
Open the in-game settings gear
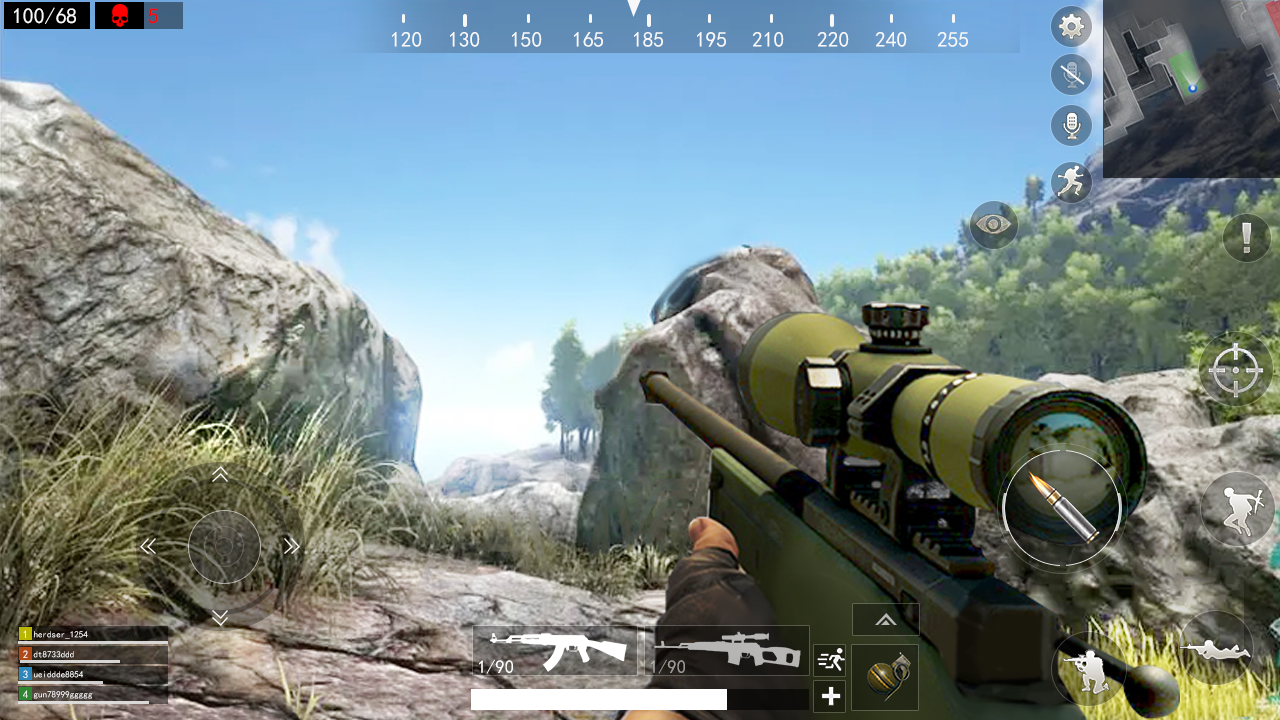1071,26
